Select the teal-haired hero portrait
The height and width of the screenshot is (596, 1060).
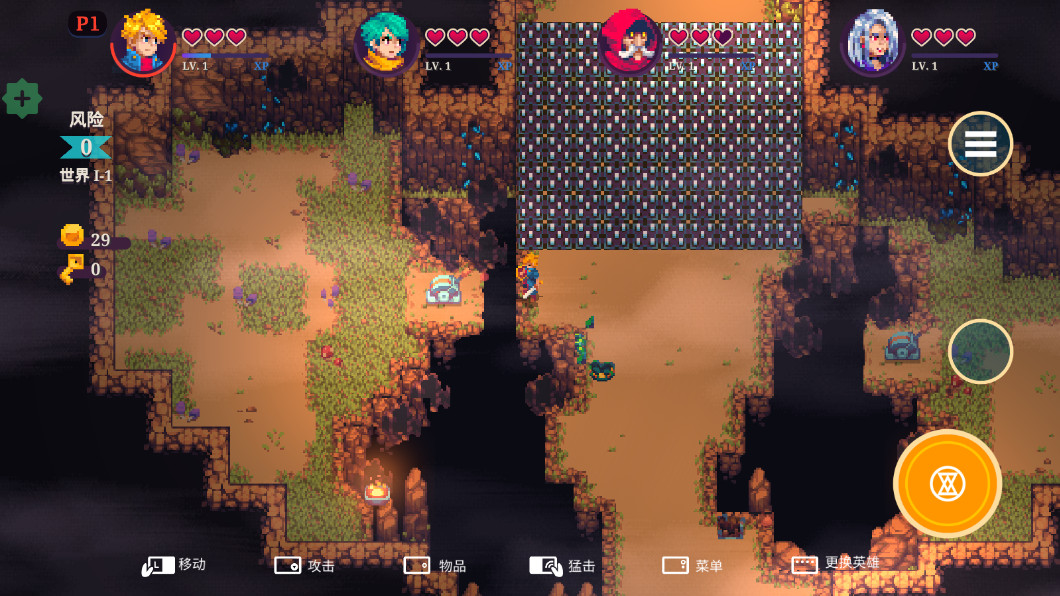pos(387,42)
